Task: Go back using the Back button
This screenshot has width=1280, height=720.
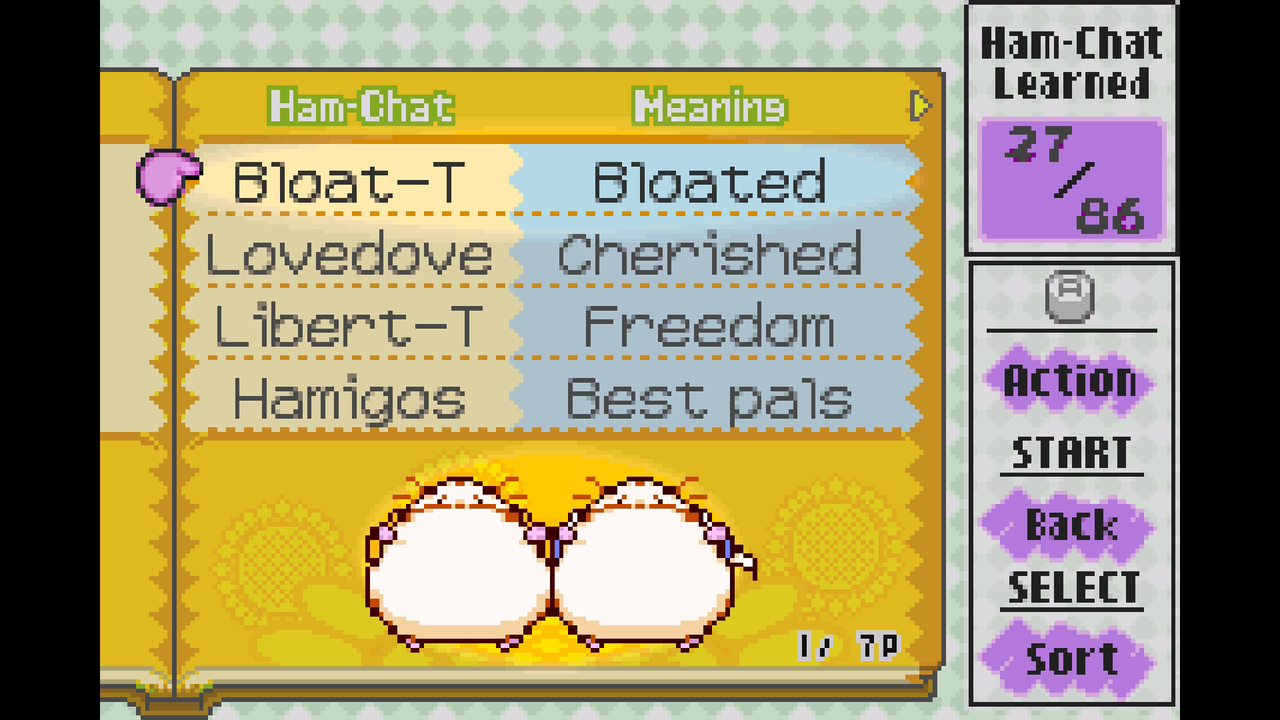Action: (1070, 525)
